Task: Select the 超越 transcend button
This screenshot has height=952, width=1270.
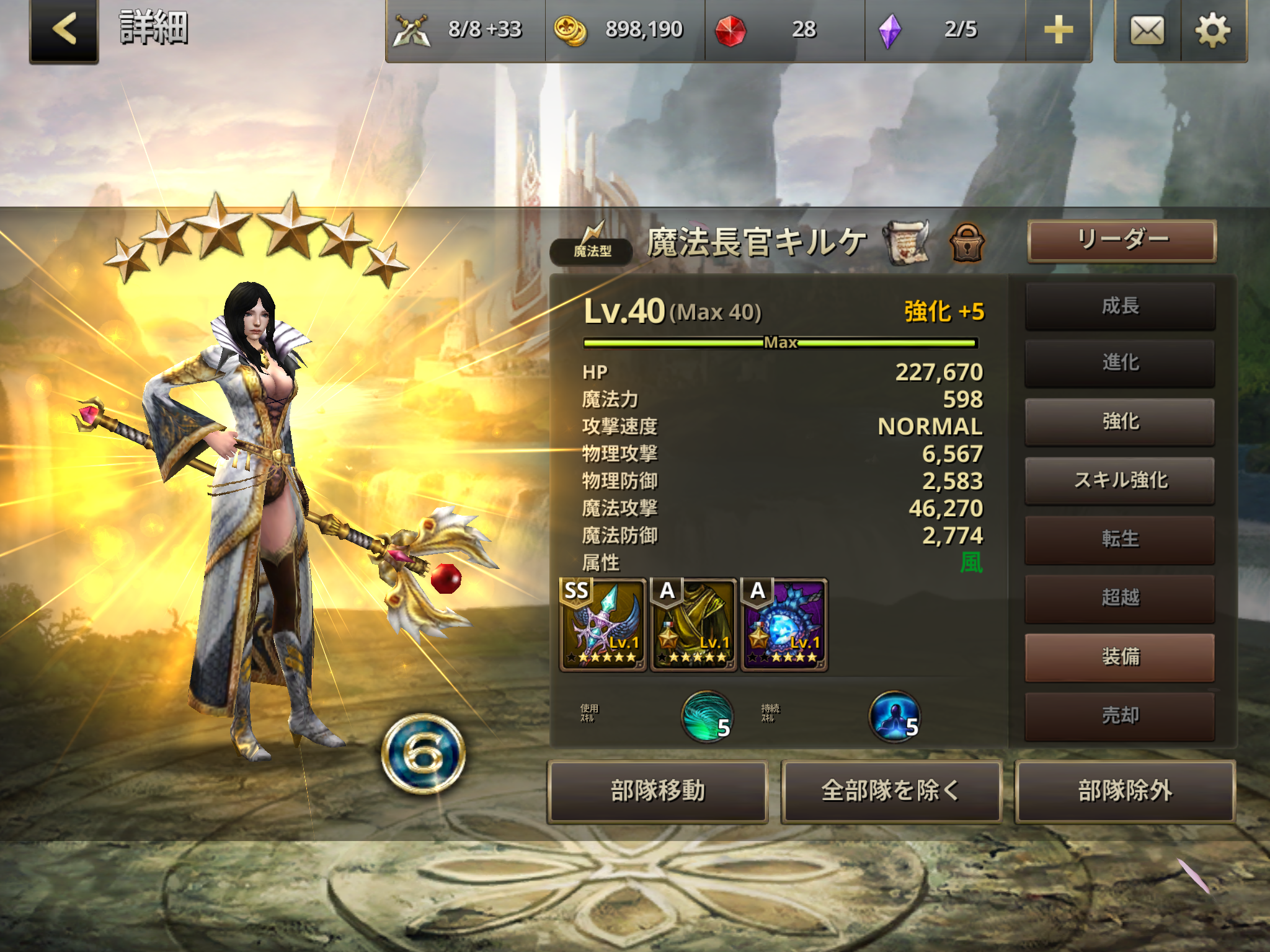Action: 1120,598
